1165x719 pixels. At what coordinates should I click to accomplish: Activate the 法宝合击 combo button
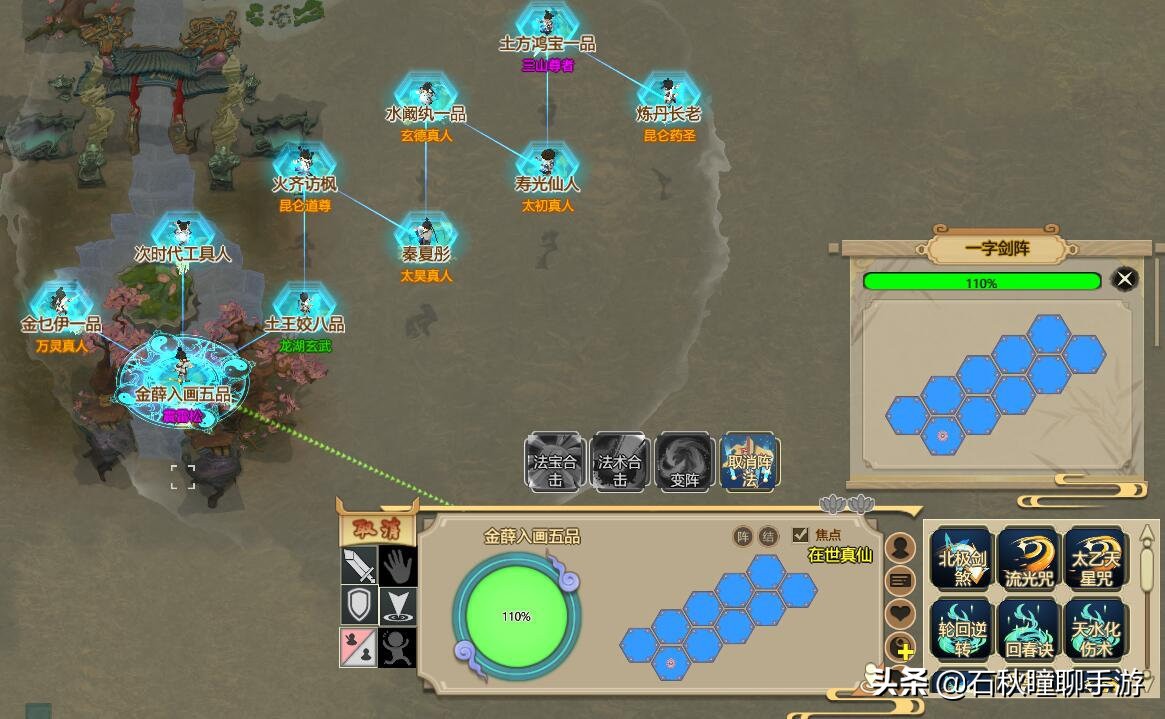[x=555, y=461]
